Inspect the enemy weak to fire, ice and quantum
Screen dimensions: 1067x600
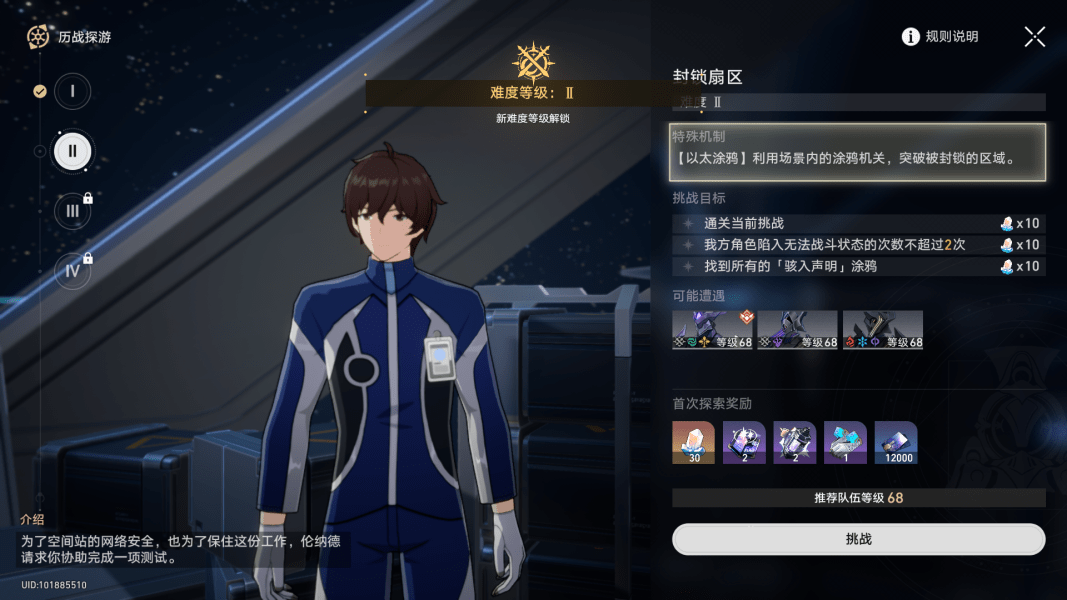(x=882, y=330)
